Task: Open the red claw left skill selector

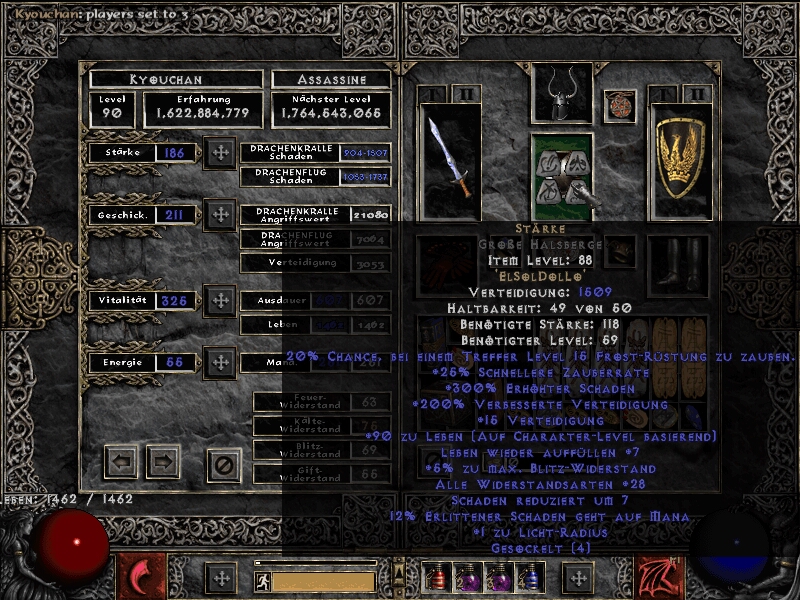Action: click(142, 577)
